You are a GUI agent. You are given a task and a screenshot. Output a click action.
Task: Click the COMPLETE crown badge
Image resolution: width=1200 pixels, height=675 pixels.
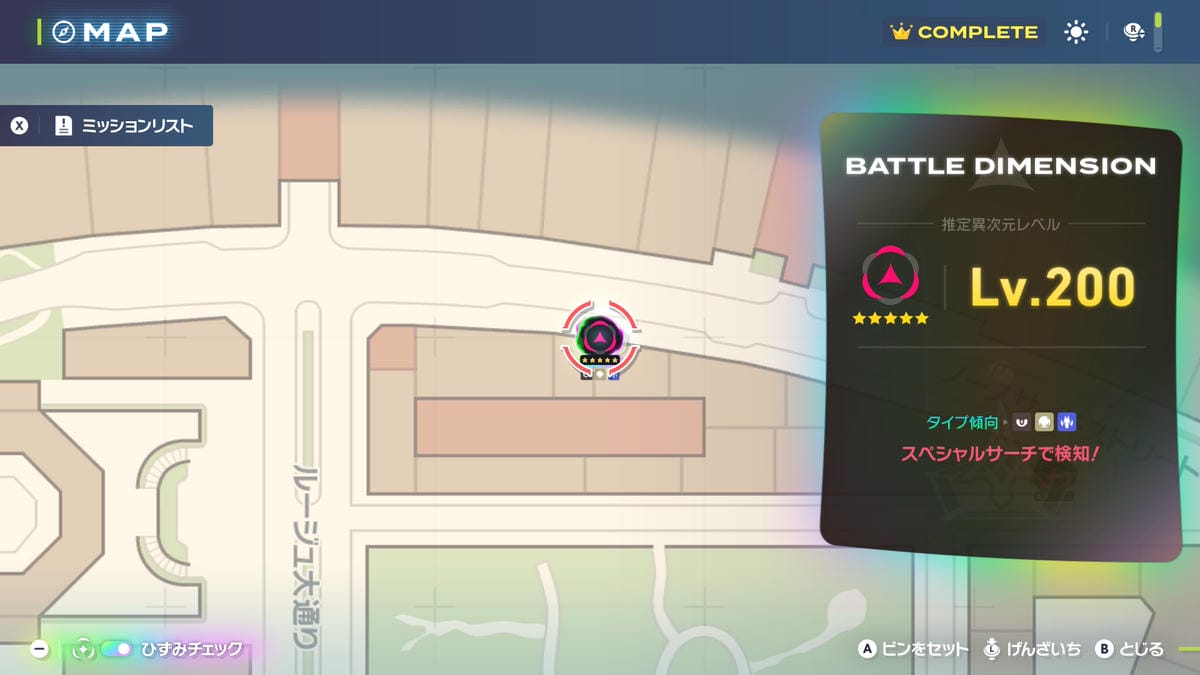click(964, 33)
